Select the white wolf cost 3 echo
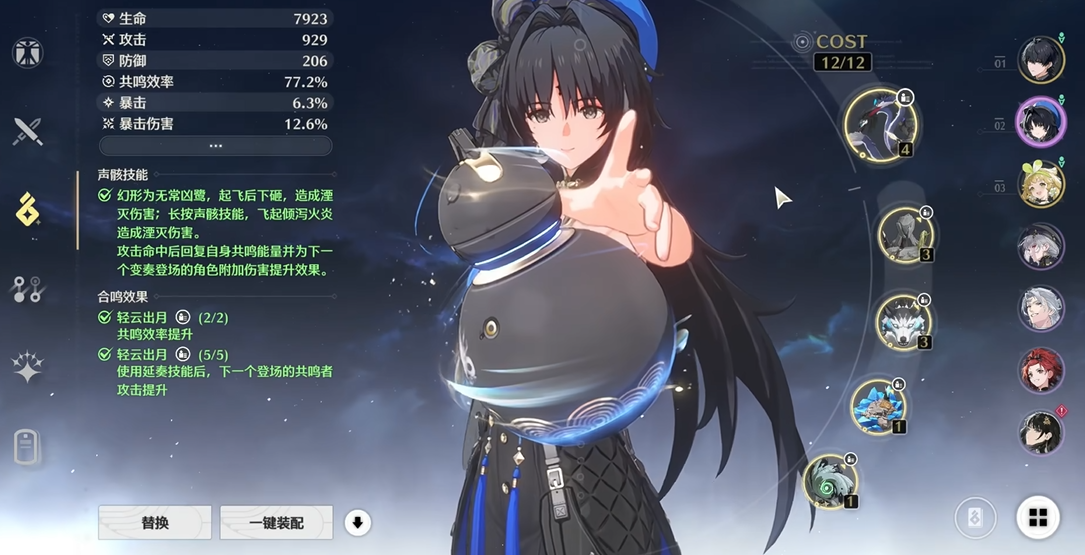Image resolution: width=1085 pixels, height=555 pixels. 904,322
